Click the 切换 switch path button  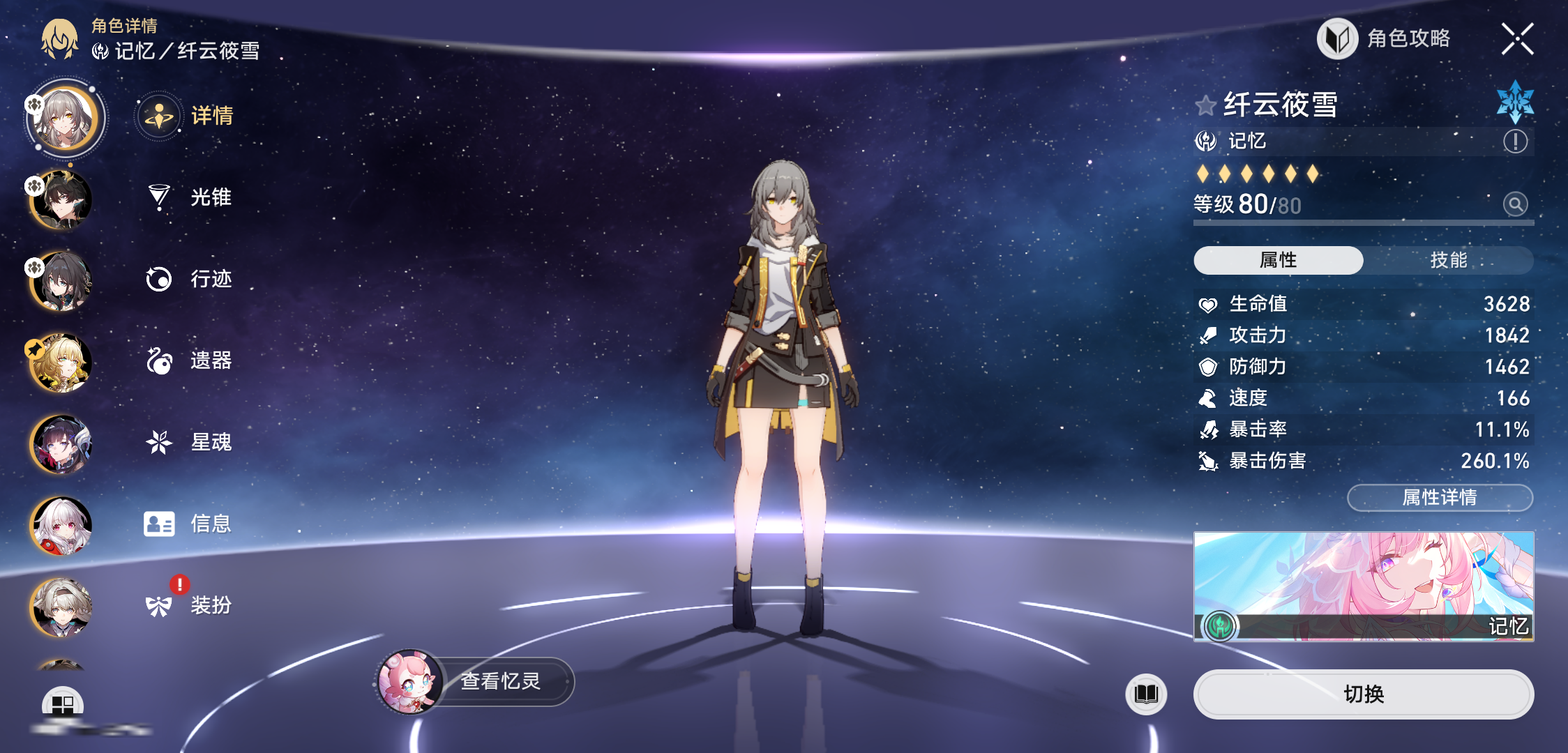(1363, 694)
